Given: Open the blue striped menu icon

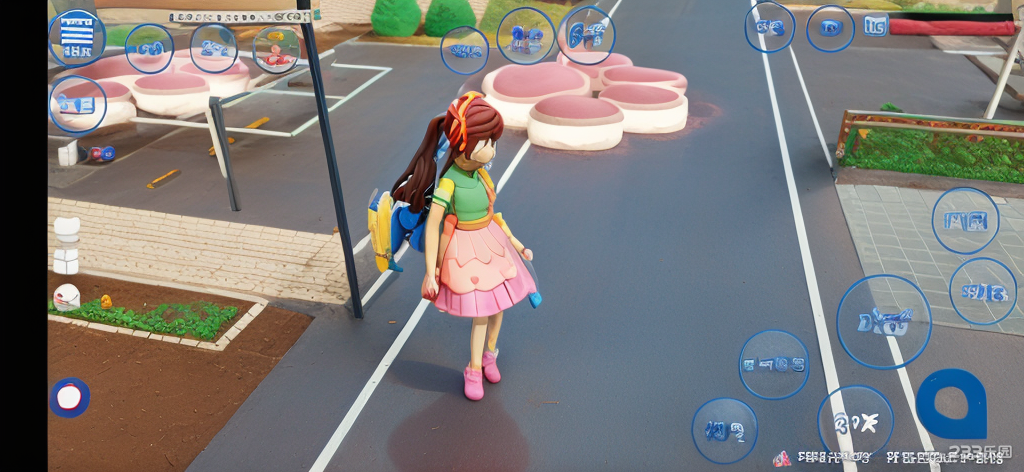Looking at the screenshot, I should point(77,38).
